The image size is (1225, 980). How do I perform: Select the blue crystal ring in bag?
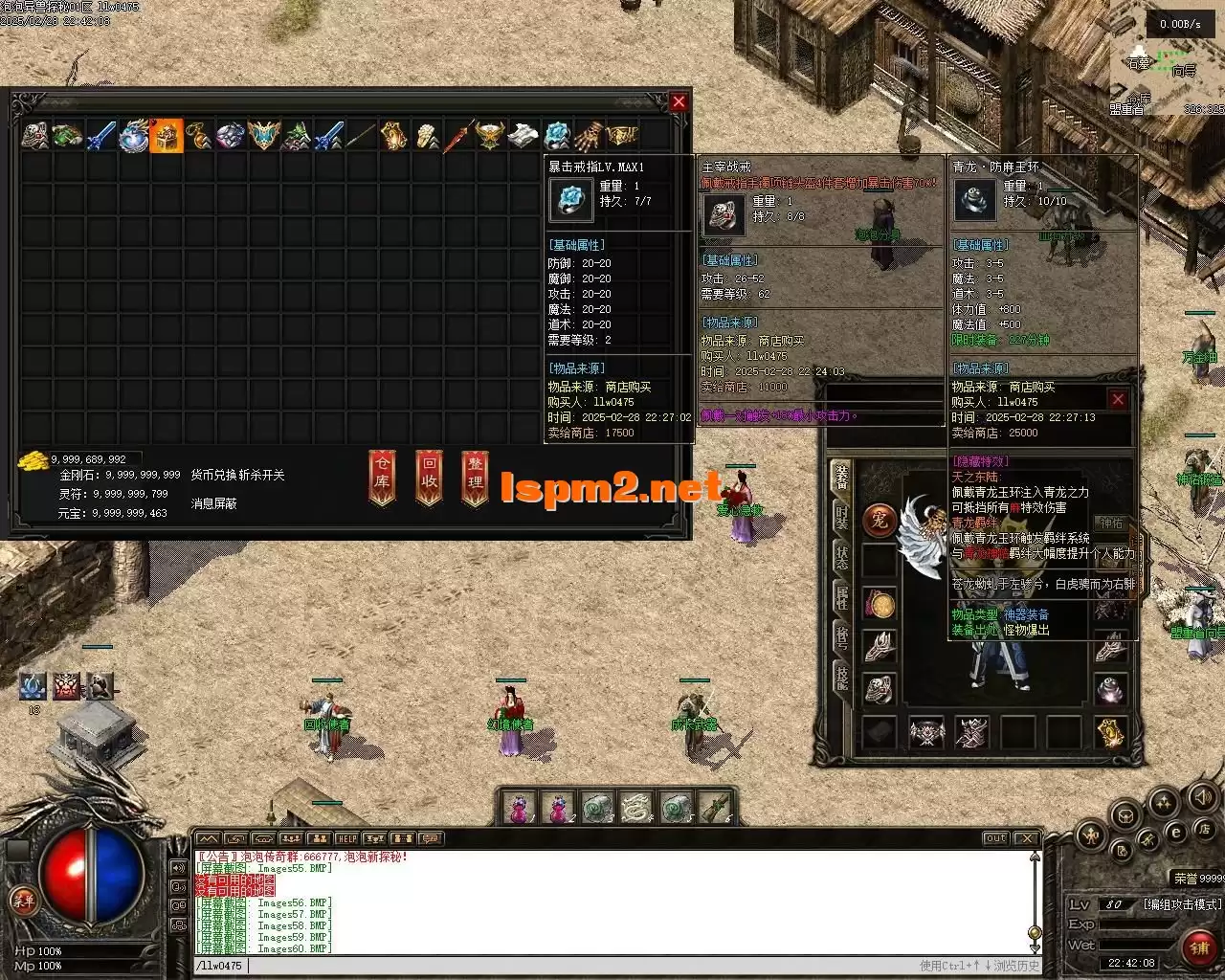point(557,136)
